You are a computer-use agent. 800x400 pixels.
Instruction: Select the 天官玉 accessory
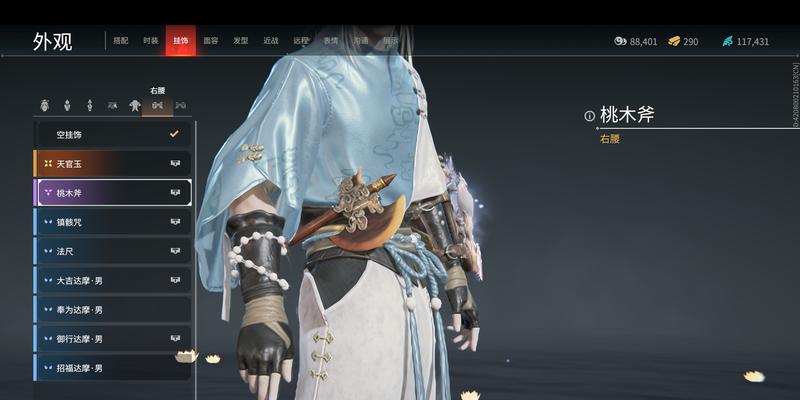tap(113, 163)
